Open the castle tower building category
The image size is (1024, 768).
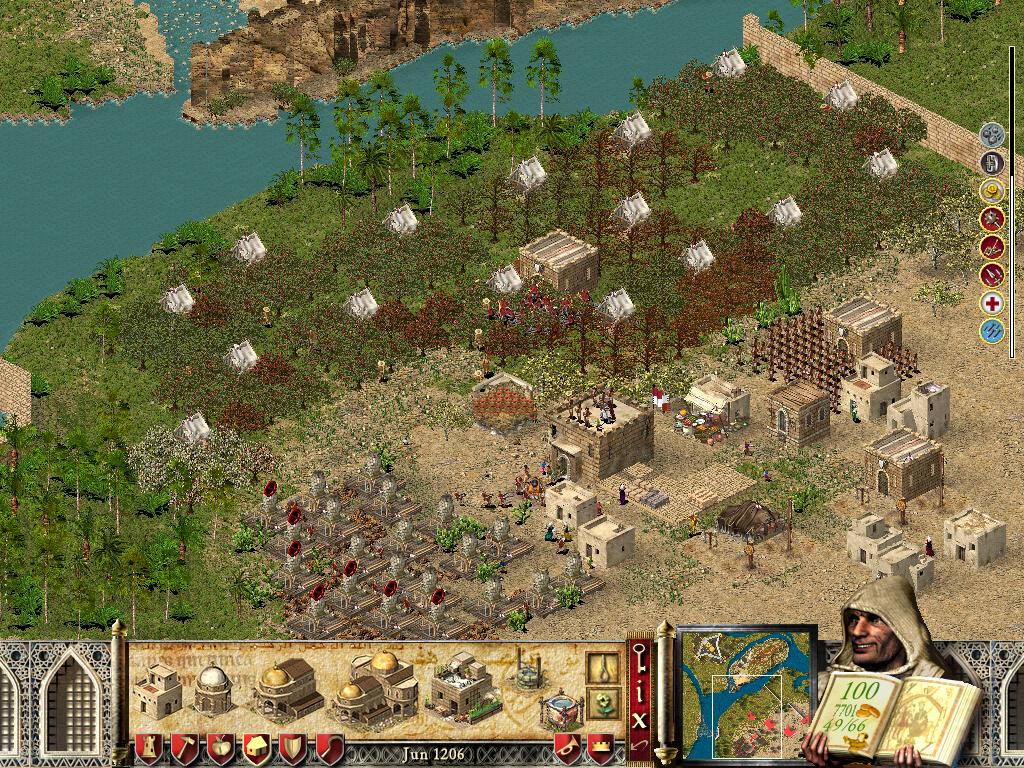pos(148,748)
